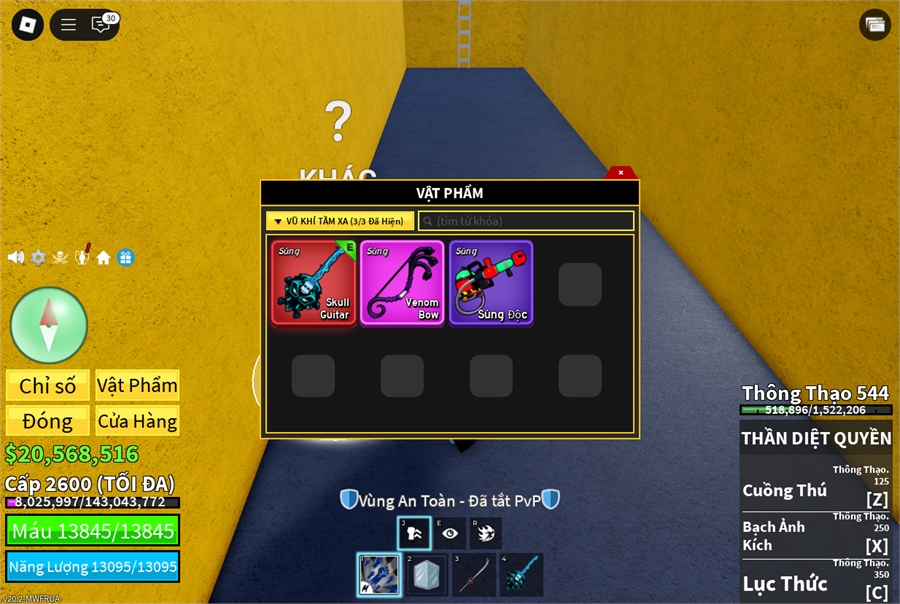Open the blue gift box rewards
Screen dimensions: 900x604
pos(125,257)
